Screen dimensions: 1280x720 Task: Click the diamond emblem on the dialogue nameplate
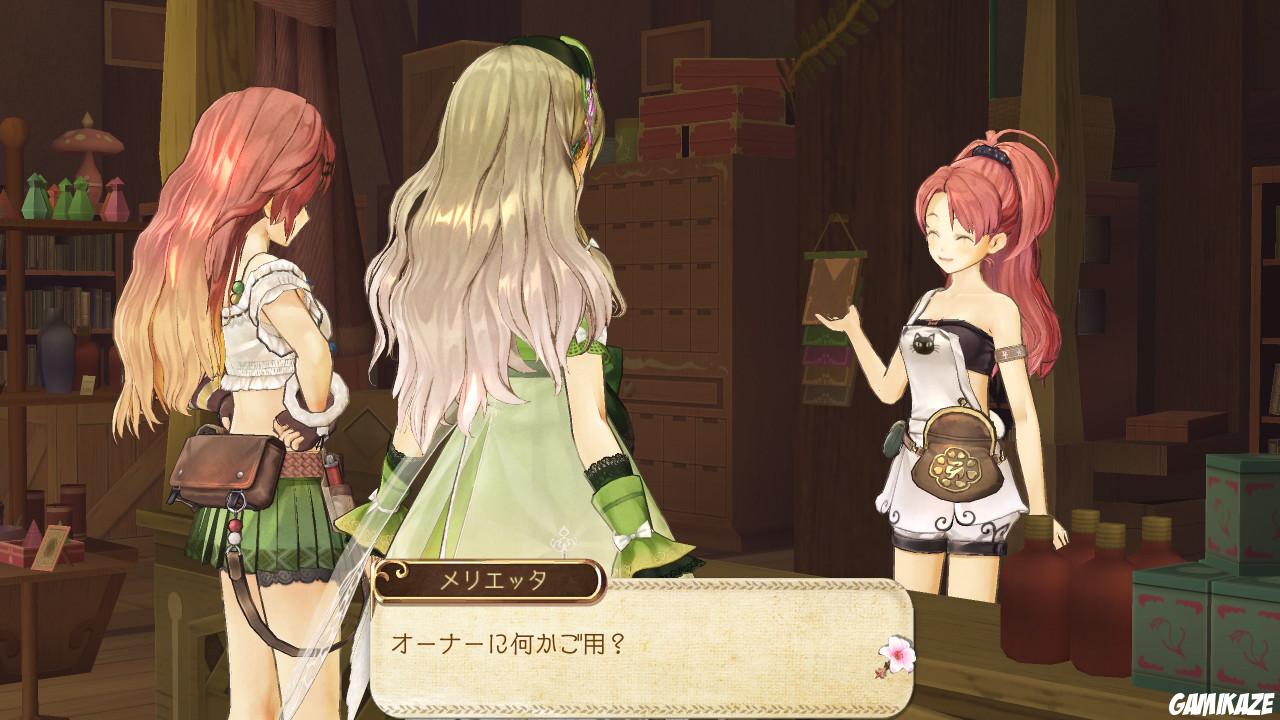tap(399, 574)
